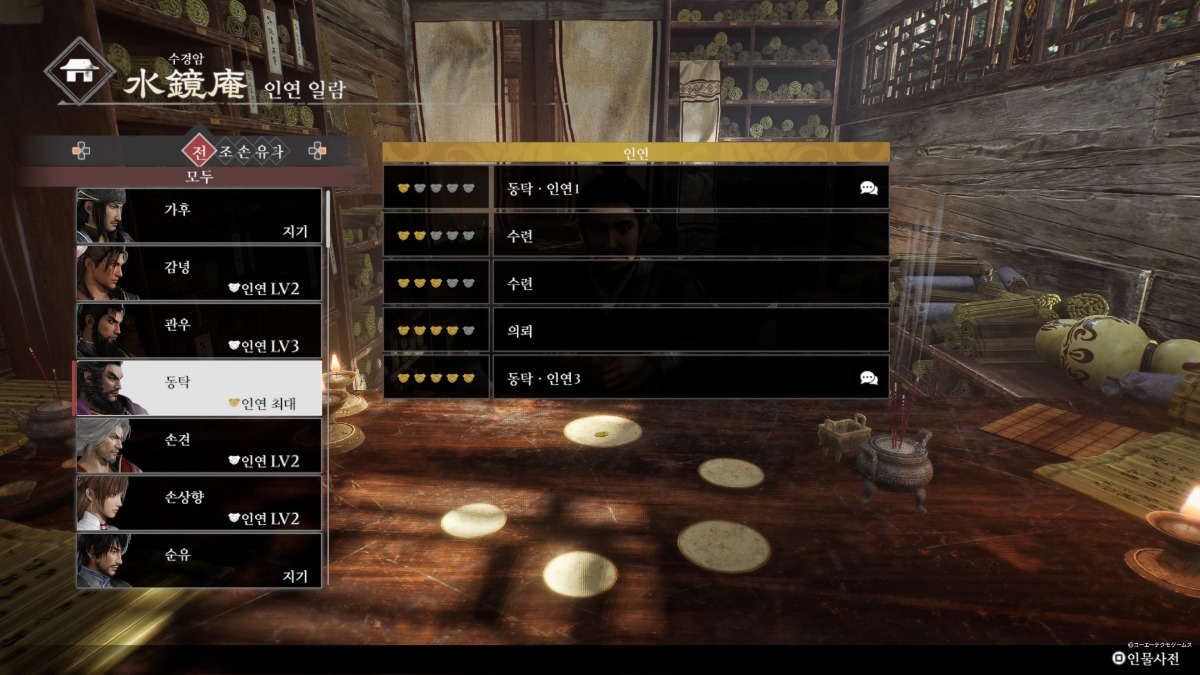Image resolution: width=1200 pixels, height=675 pixels.
Task: Select the three-heart 수련 row
Action: (x=690, y=283)
